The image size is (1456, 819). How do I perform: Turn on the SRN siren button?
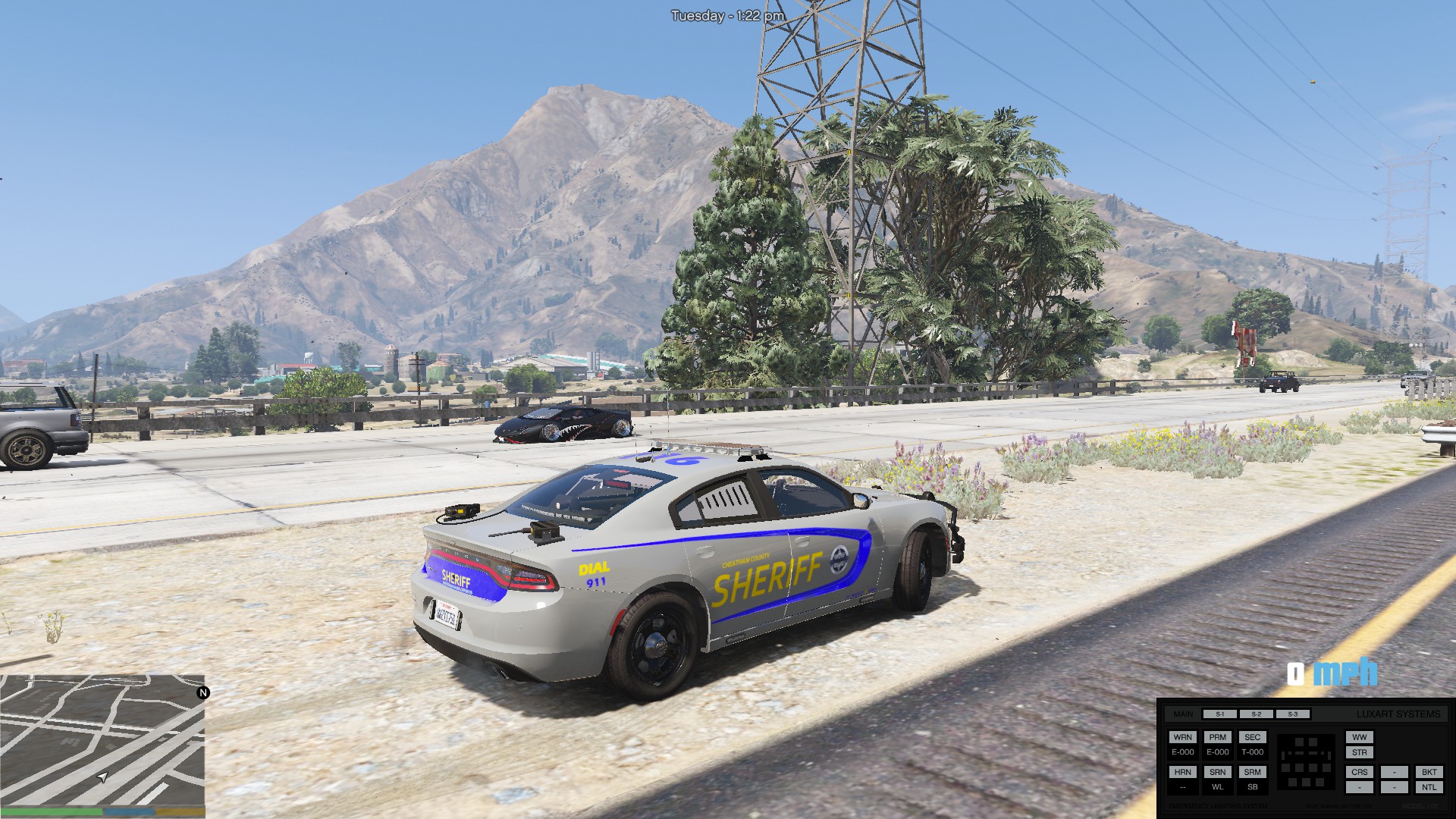coord(1217,772)
